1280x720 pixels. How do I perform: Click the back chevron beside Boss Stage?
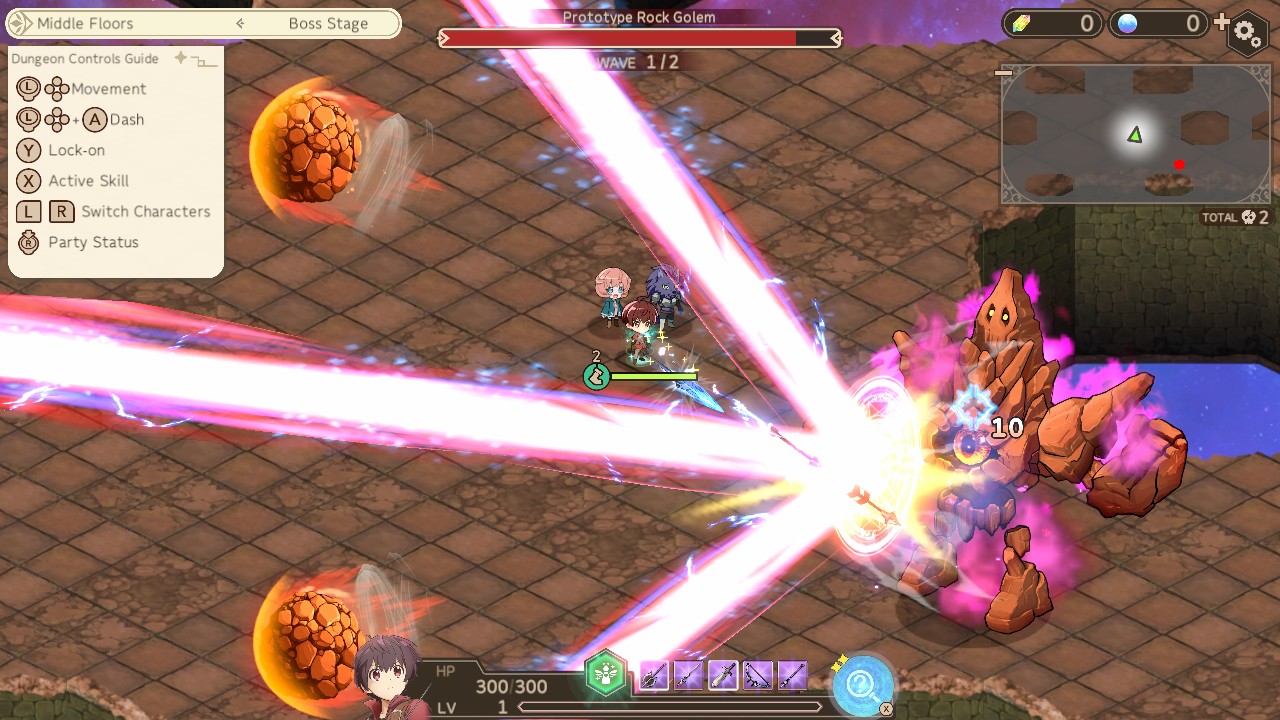tap(240, 23)
